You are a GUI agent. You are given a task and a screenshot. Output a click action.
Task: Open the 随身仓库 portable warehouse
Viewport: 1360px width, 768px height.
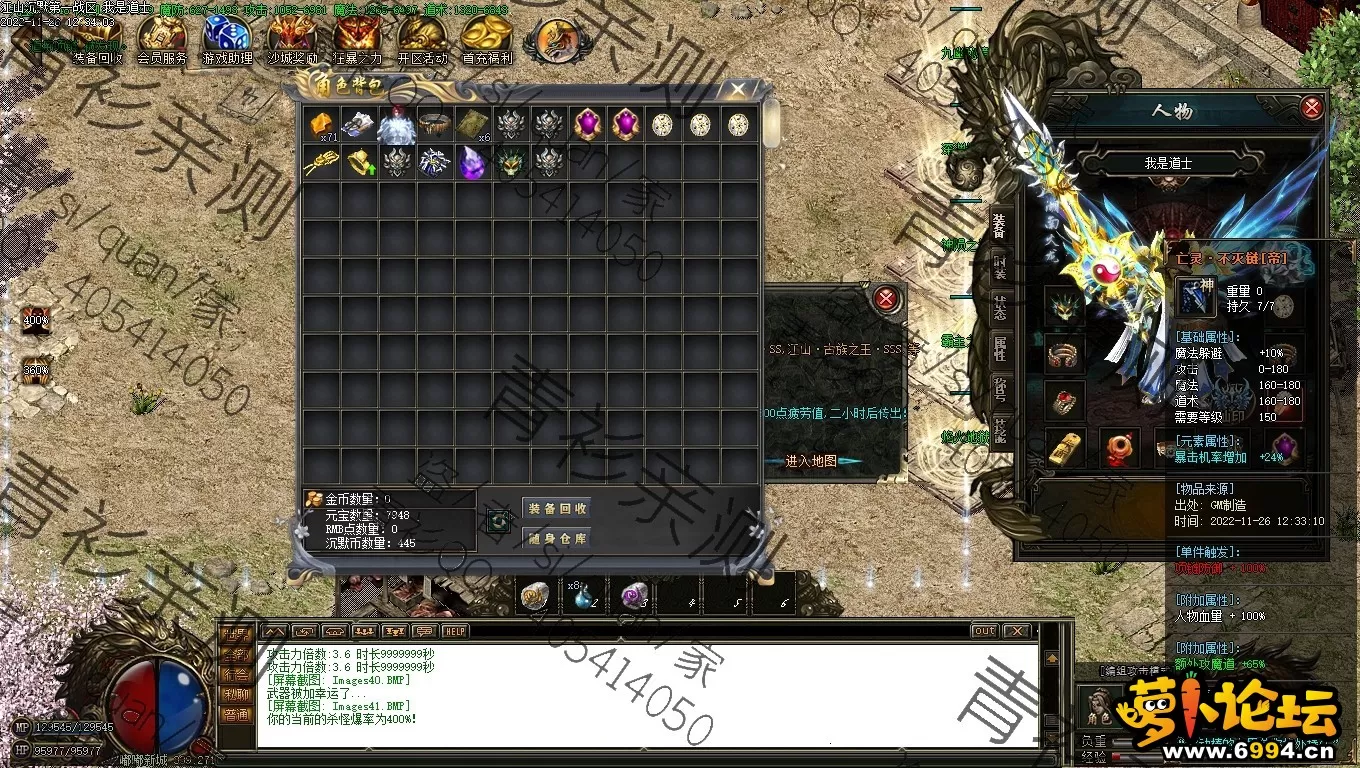click(557, 539)
